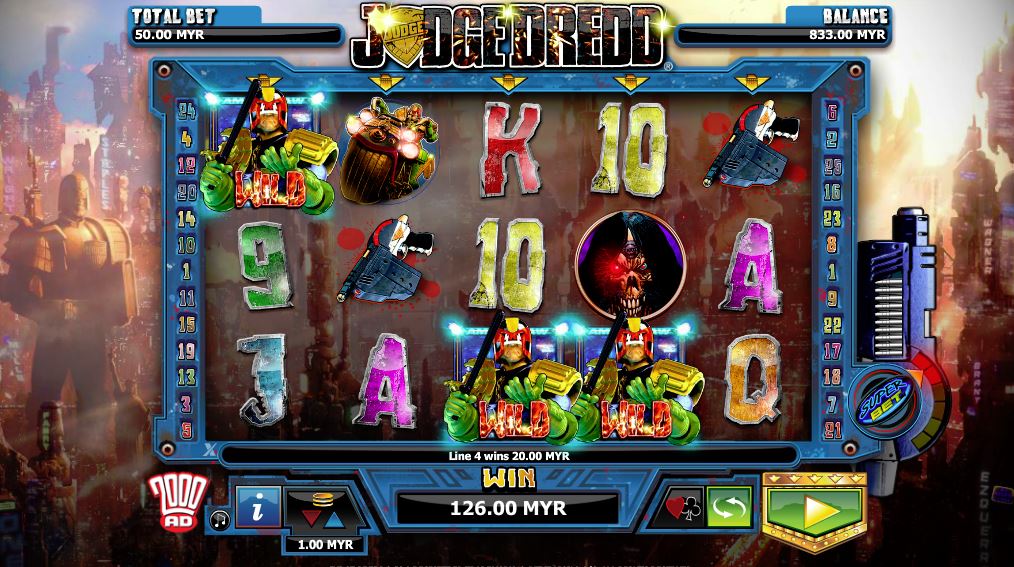
Task: Select payline number 5 marker
Action: [x=186, y=429]
